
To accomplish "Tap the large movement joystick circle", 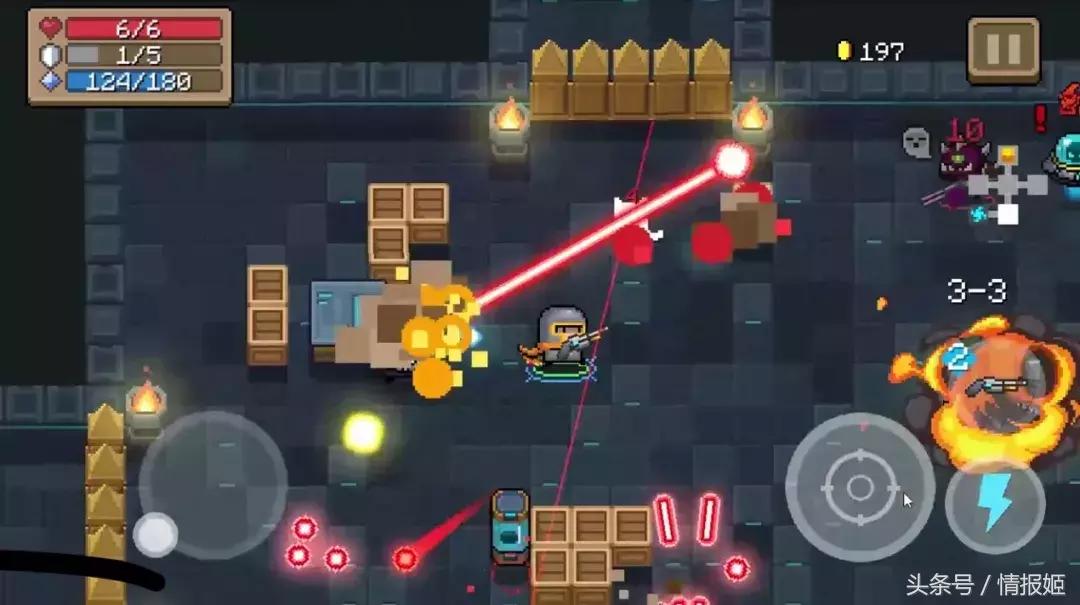I will click(213, 485).
